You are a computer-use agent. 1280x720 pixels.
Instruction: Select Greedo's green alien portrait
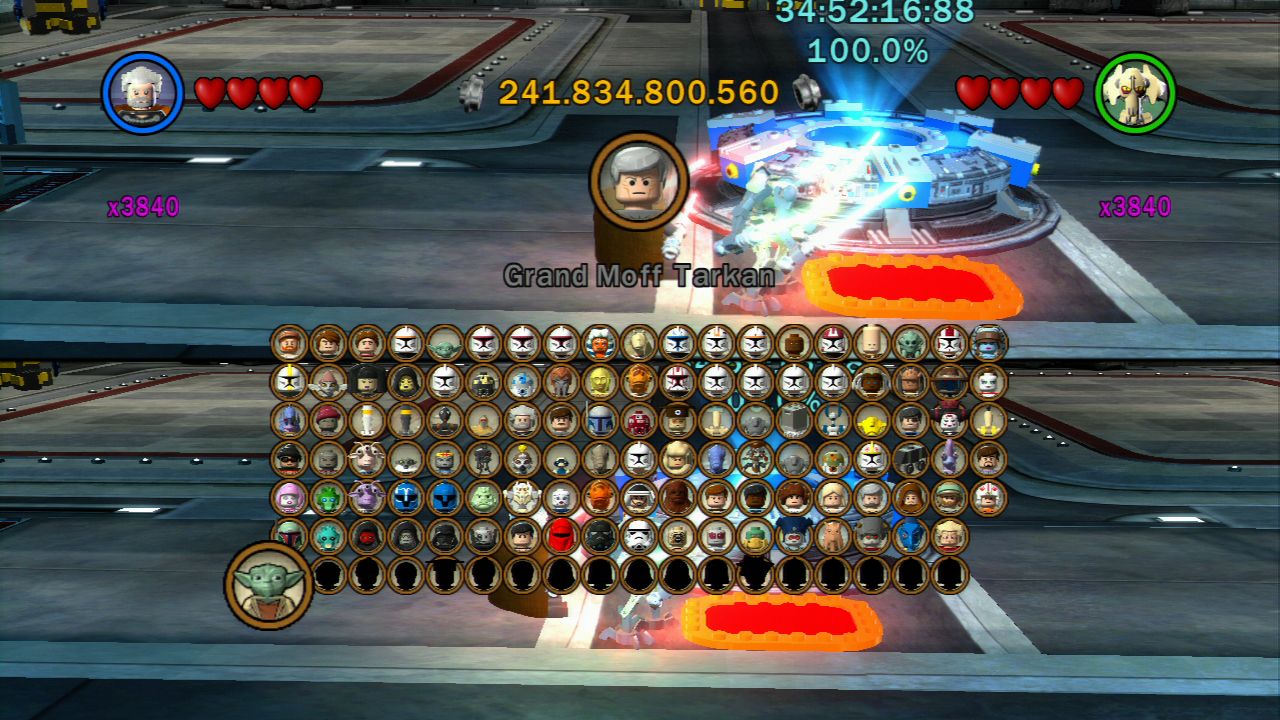pyautogui.click(x=332, y=536)
